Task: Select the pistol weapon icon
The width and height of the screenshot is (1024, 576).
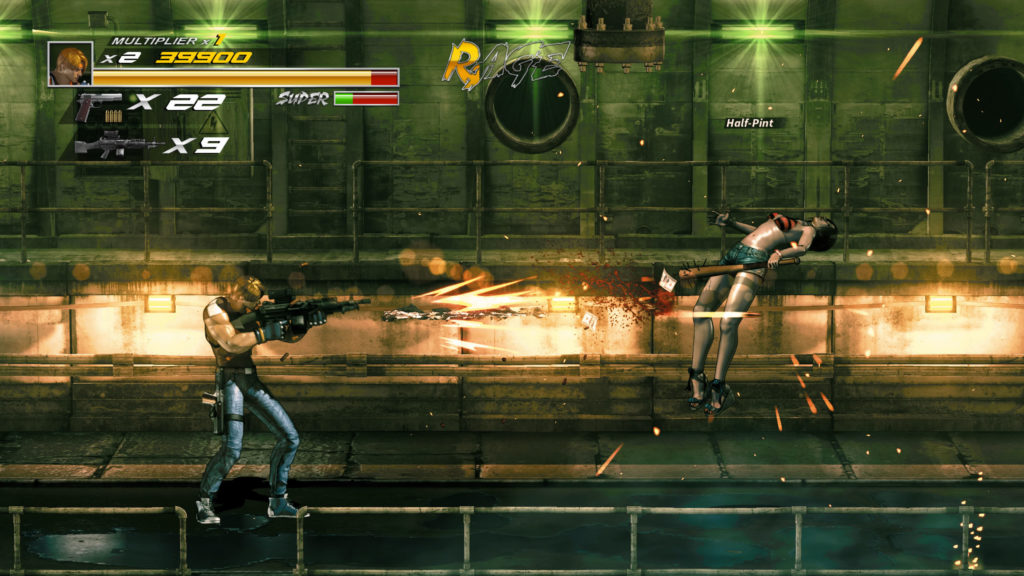Action: click(99, 103)
